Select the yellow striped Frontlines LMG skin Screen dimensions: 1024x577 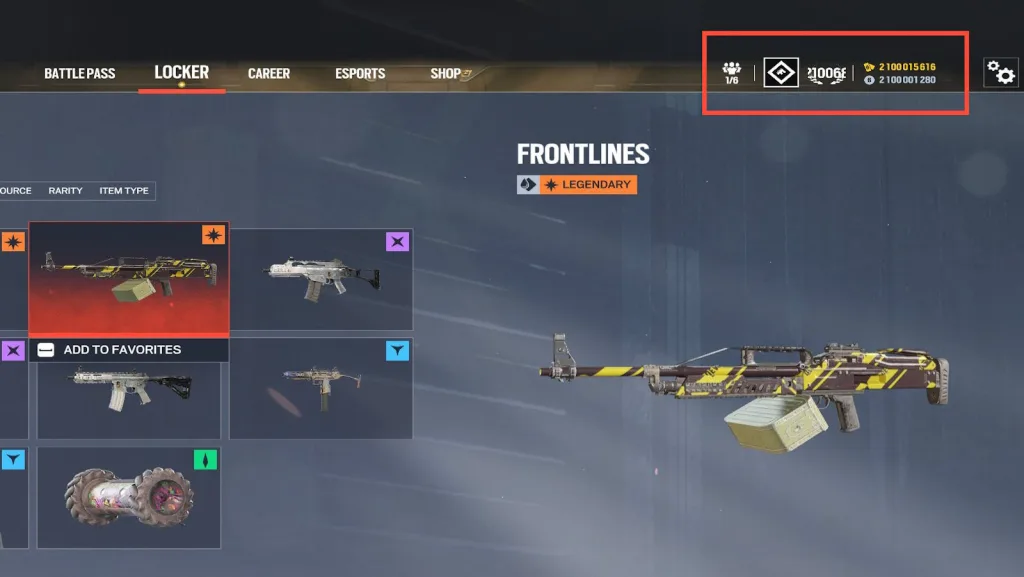pos(128,276)
